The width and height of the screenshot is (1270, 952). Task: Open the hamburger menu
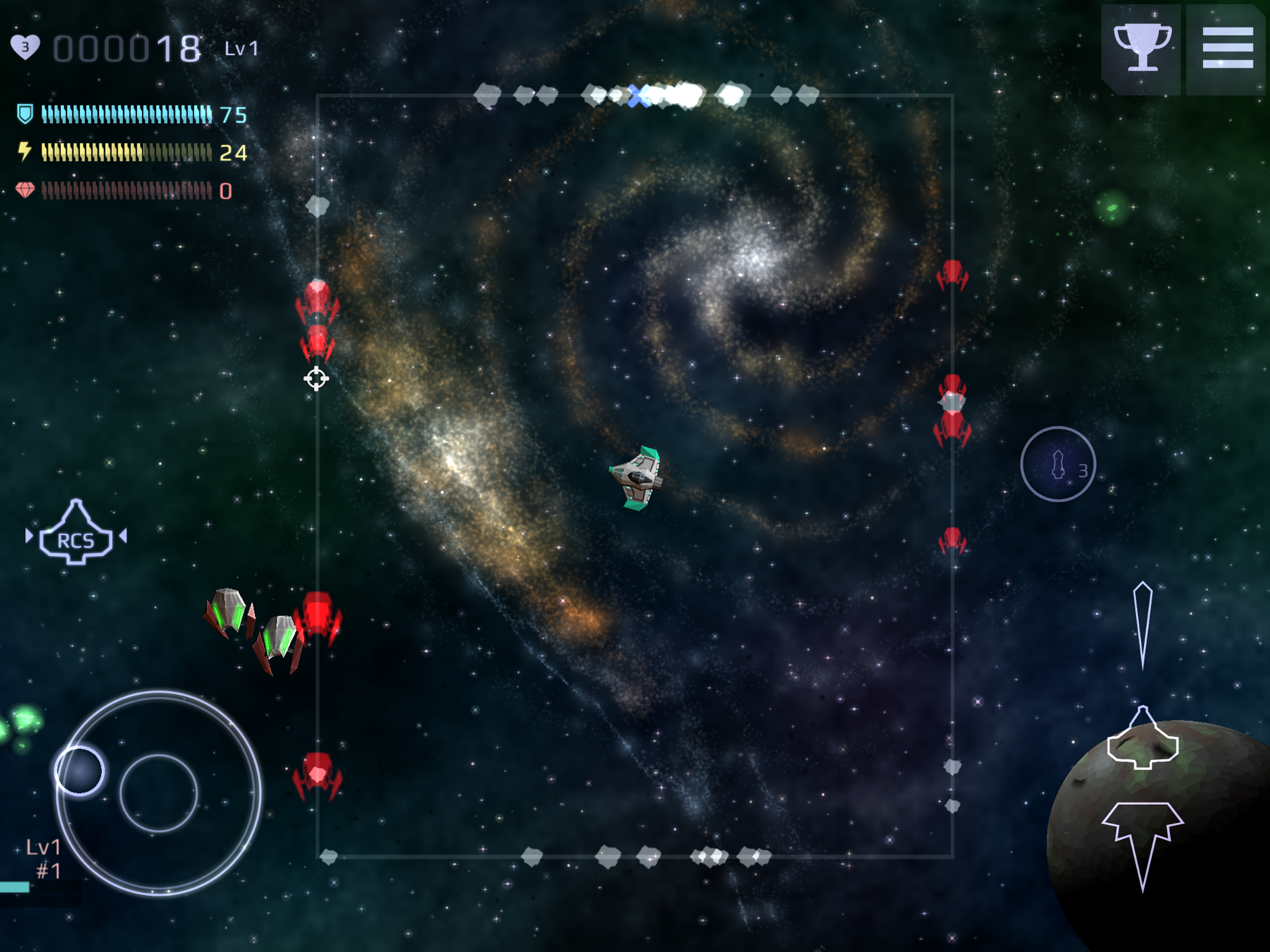point(1228,48)
